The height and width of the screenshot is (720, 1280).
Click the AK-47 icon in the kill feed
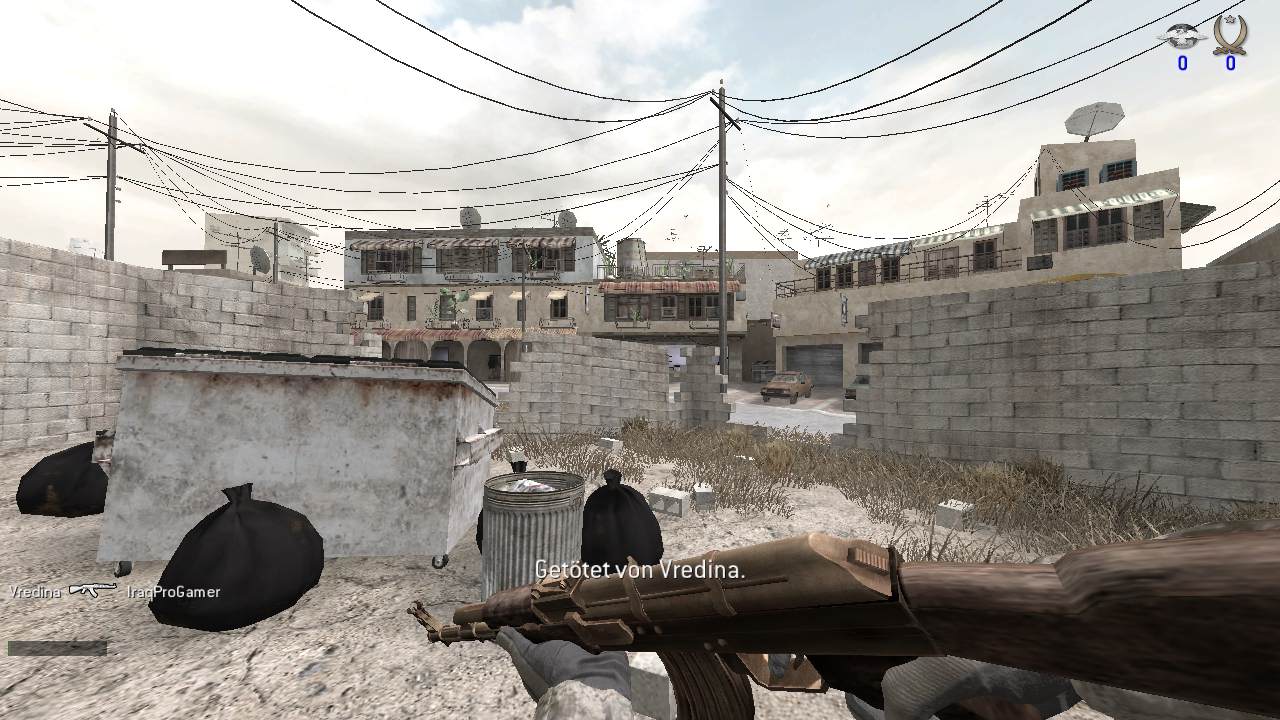tap(93, 591)
